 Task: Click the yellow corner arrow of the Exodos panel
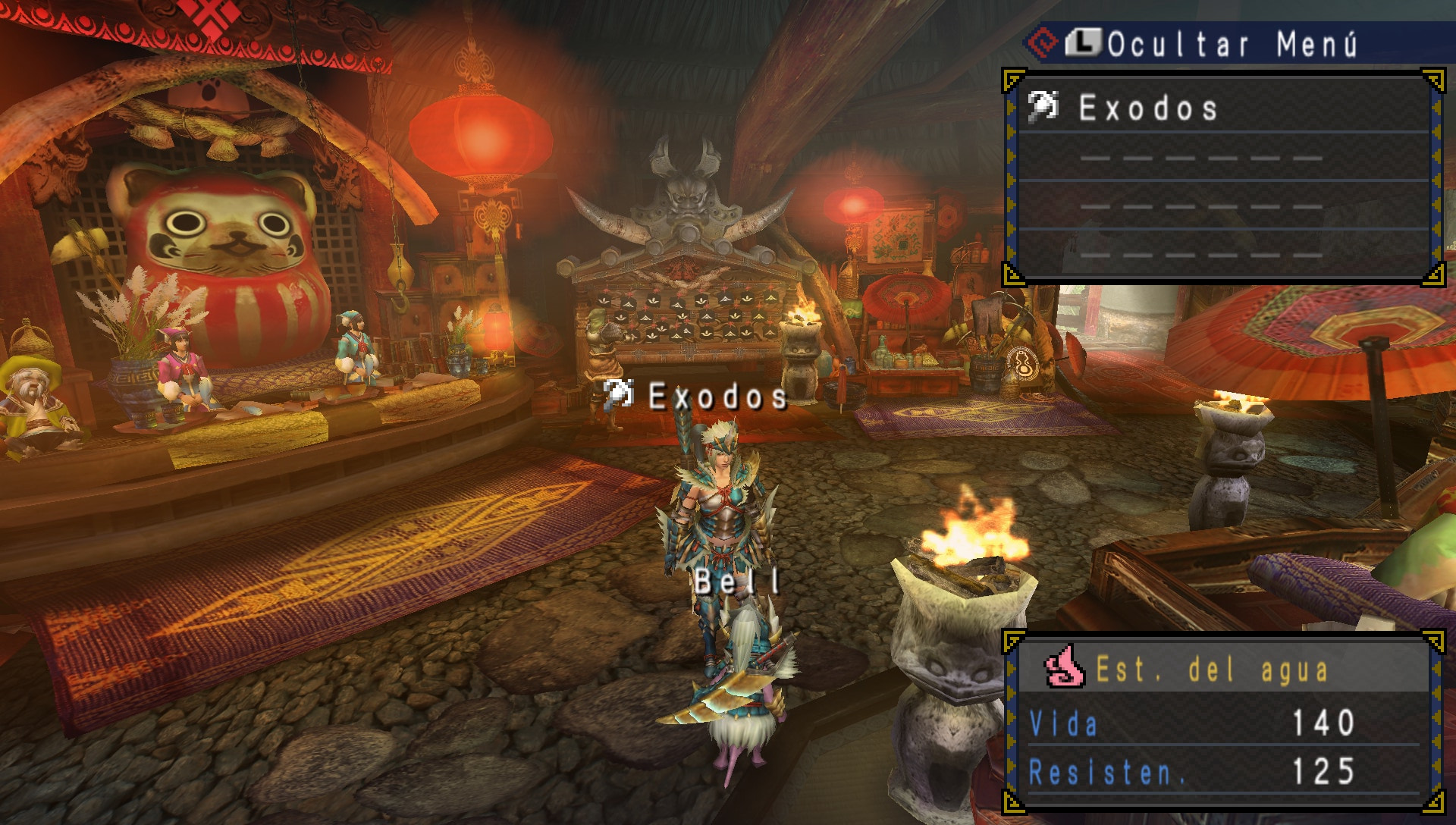coord(1432,78)
